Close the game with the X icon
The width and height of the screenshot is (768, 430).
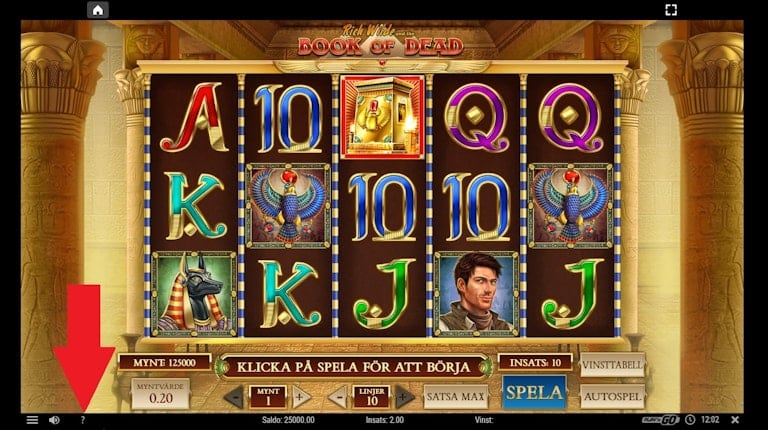pyautogui.click(x=735, y=420)
